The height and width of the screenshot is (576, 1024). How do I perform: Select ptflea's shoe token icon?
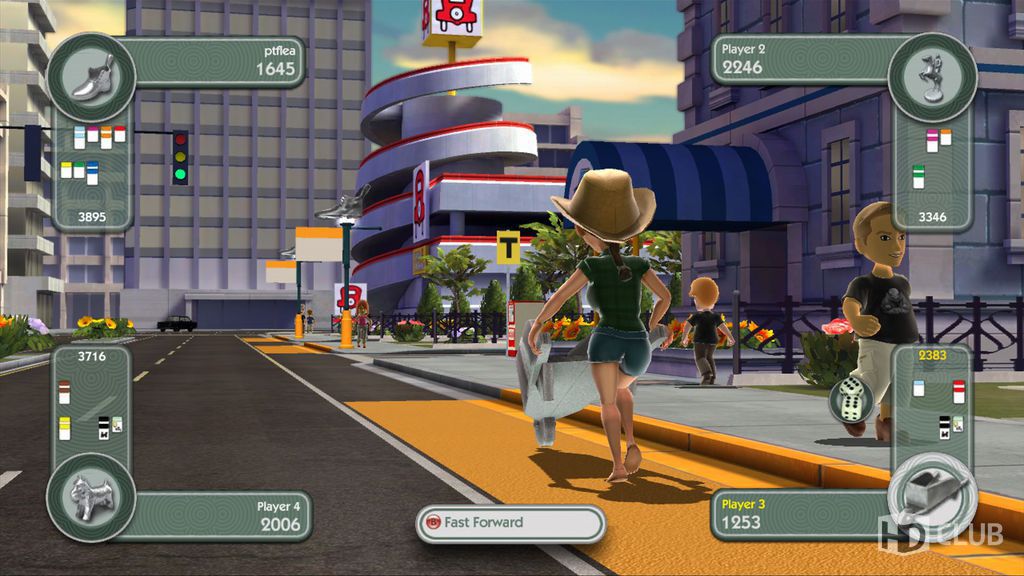[92, 77]
